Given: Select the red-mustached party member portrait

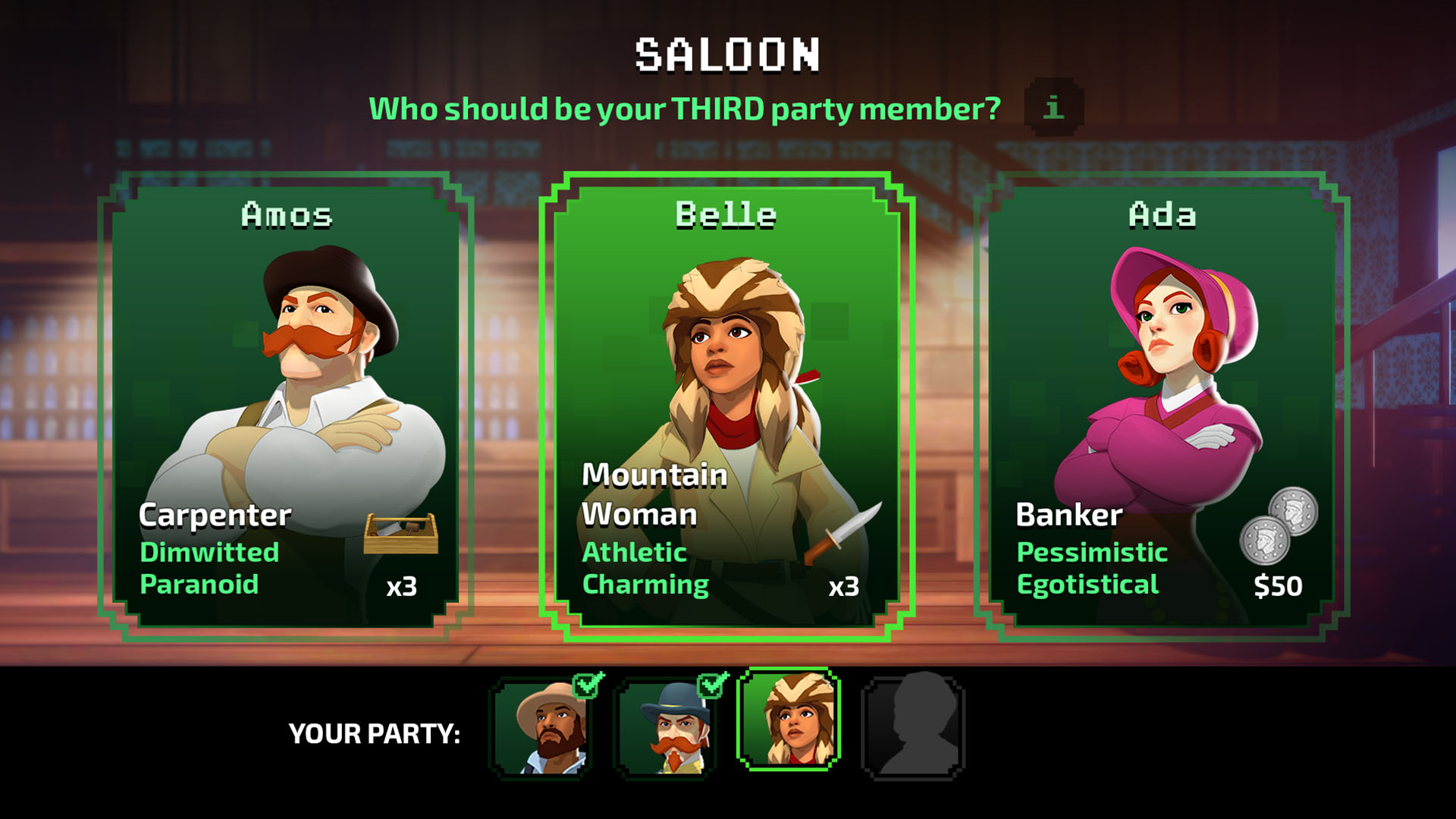Looking at the screenshot, I should tap(666, 729).
